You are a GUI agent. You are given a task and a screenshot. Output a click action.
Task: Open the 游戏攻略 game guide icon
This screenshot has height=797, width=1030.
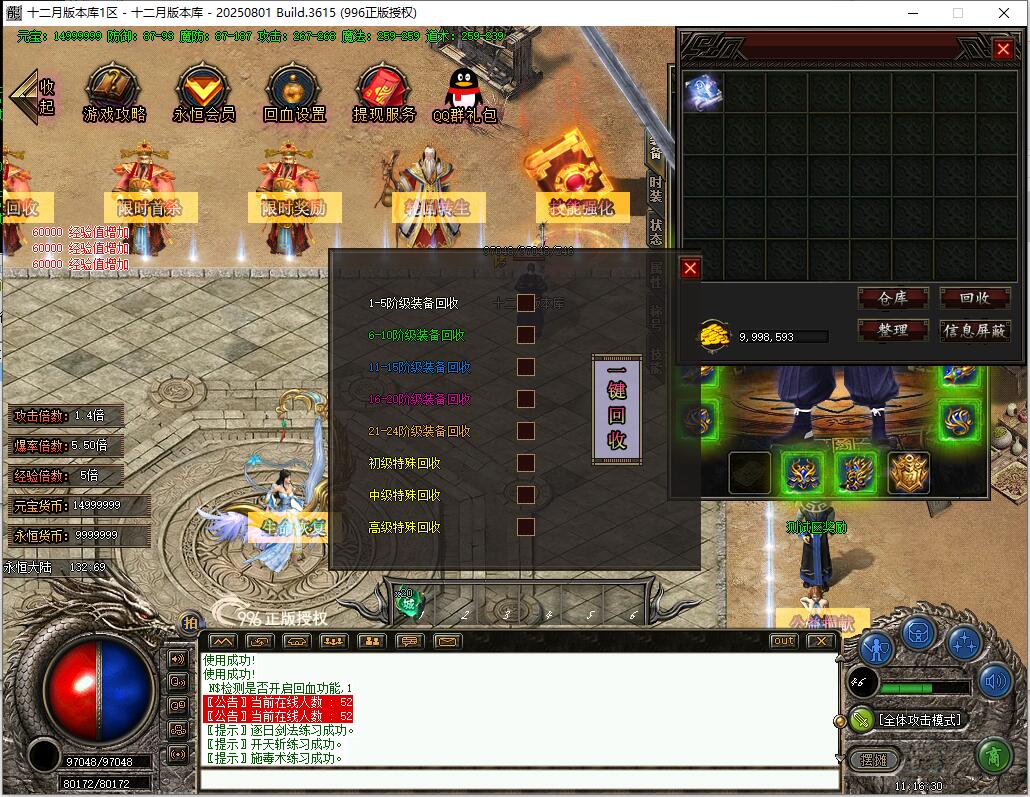click(x=114, y=94)
